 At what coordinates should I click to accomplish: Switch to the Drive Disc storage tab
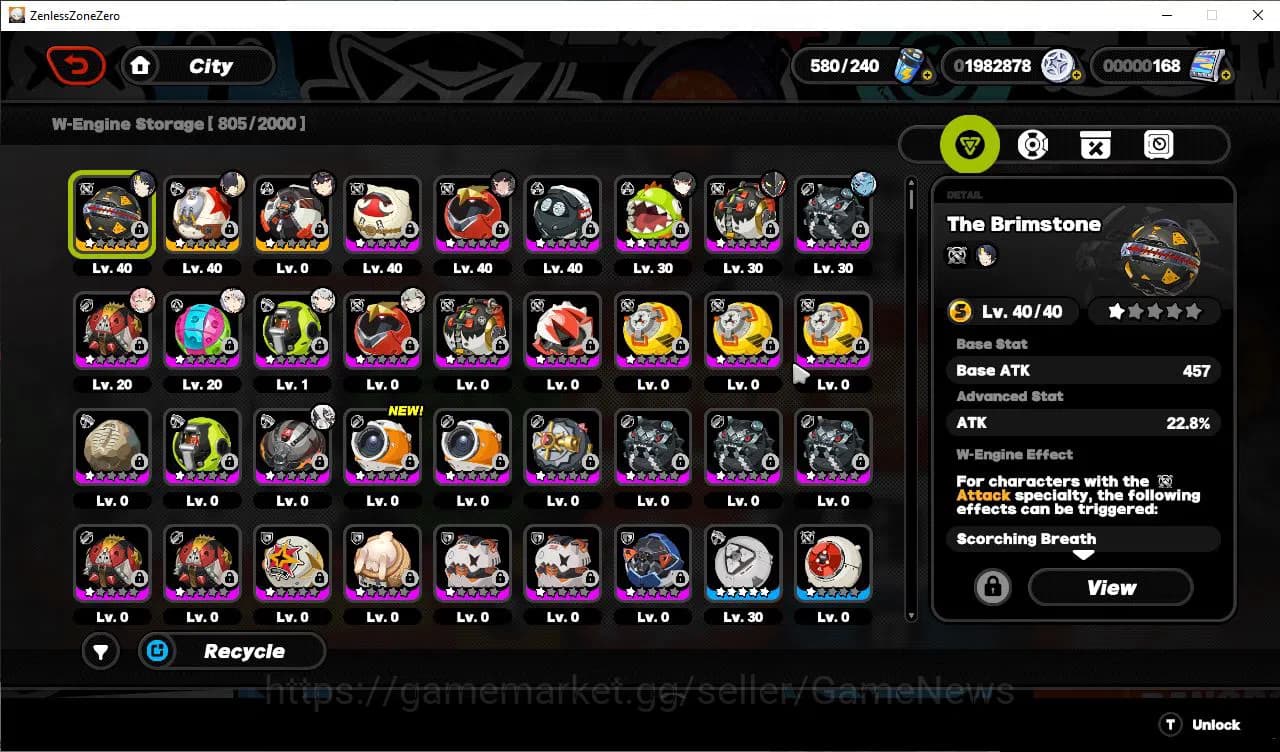[1033, 144]
